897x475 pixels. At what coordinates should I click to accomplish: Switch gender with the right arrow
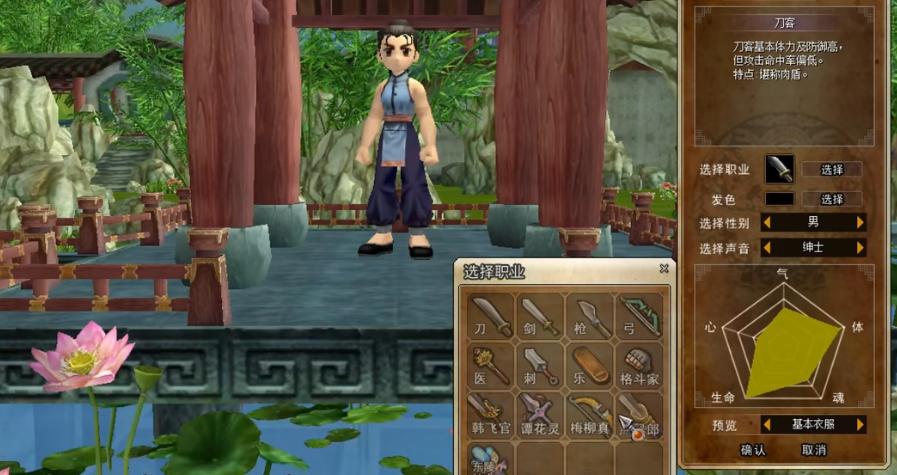[859, 222]
